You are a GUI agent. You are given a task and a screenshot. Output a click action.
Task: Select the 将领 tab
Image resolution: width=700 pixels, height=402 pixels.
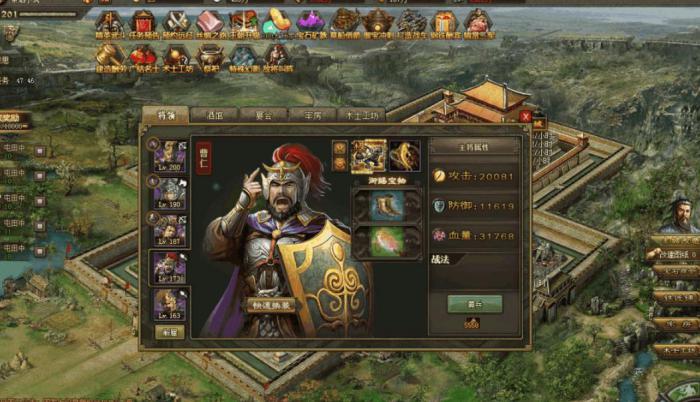click(166, 115)
